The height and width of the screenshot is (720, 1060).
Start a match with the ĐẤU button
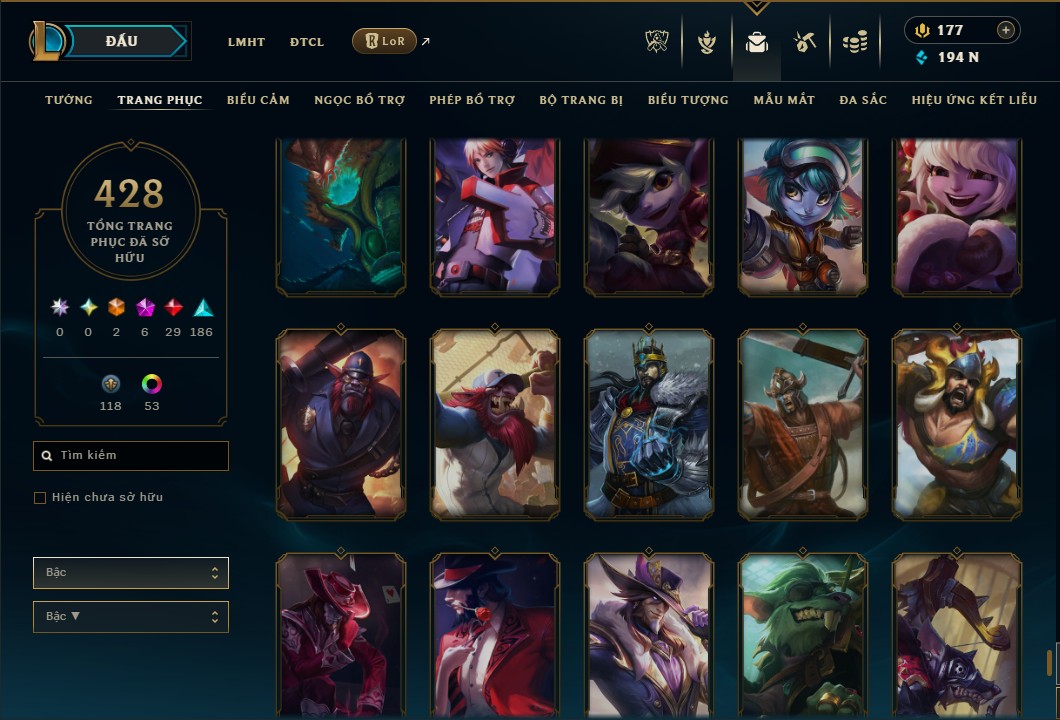click(x=120, y=41)
